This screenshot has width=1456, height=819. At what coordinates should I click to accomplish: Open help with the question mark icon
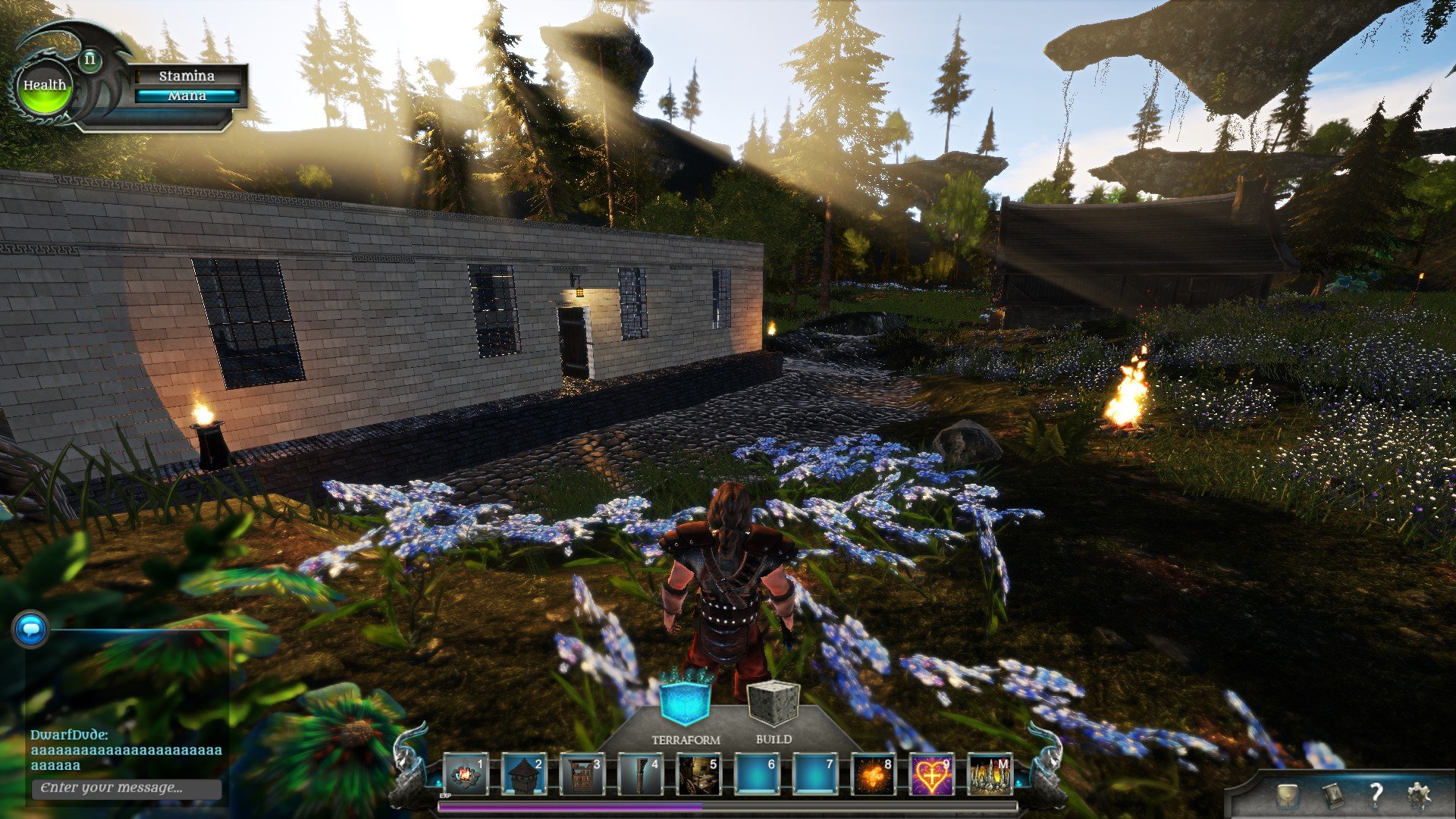click(x=1376, y=795)
